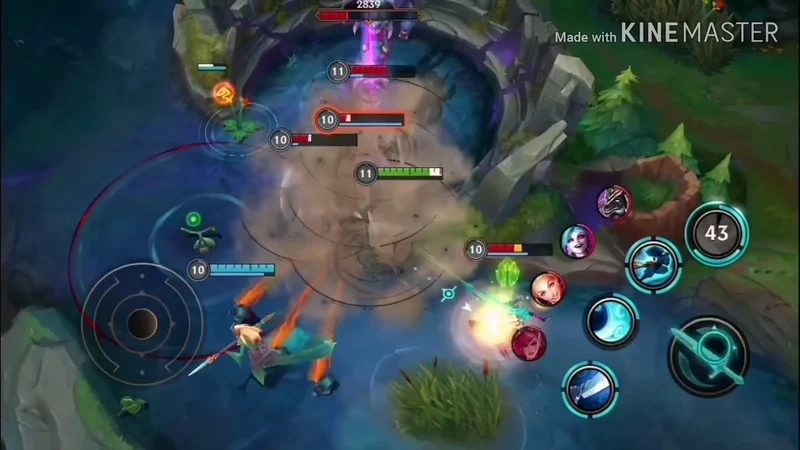Image resolution: width=800 pixels, height=450 pixels.
Task: Tap the movement joystick center
Action: (x=142, y=322)
